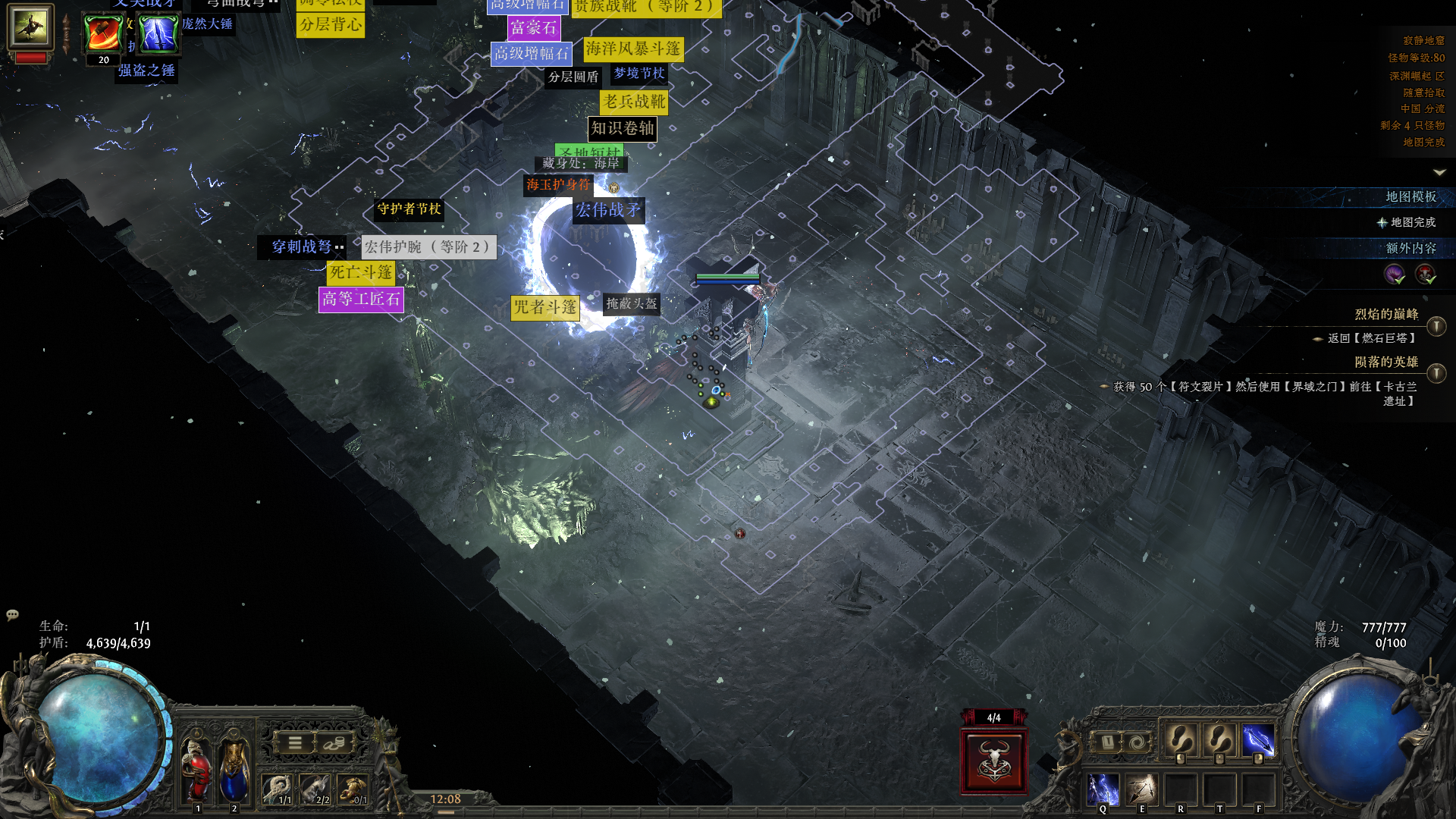Select the lightning spear skill slot
The width and height of the screenshot is (1456, 819).
(x=1258, y=741)
